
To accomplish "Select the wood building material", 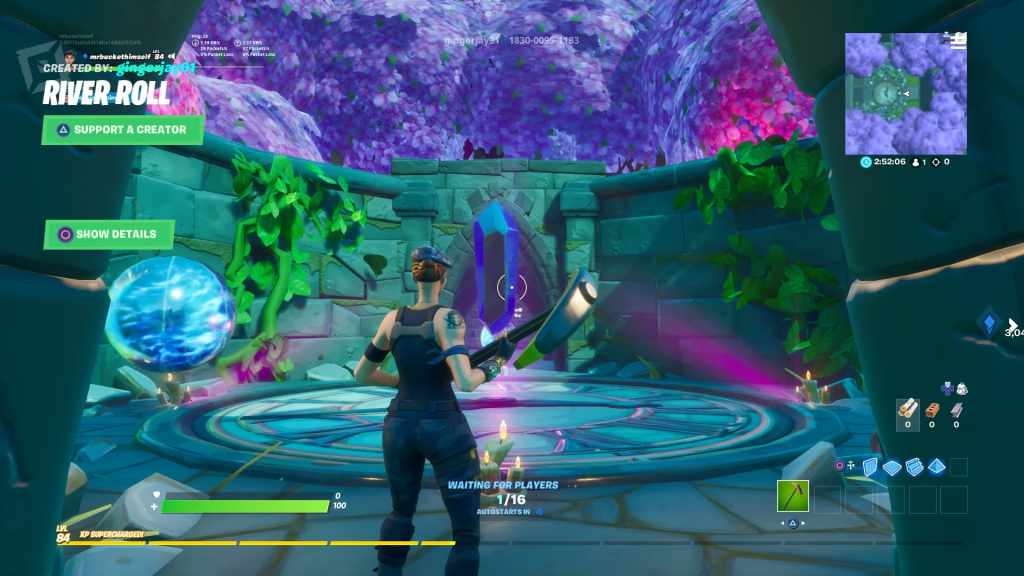I will pos(907,408).
